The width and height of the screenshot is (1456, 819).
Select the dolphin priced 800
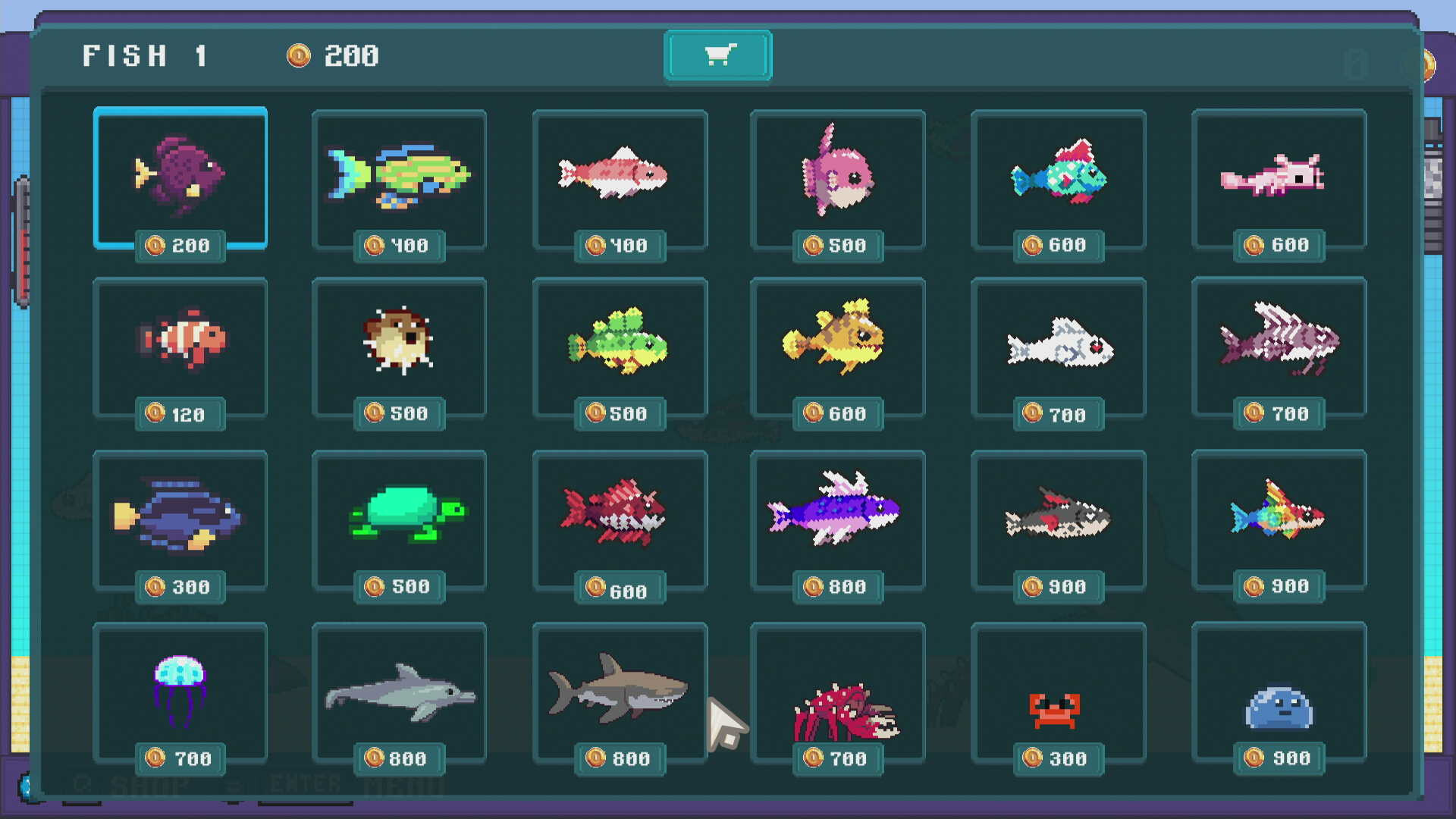point(400,690)
